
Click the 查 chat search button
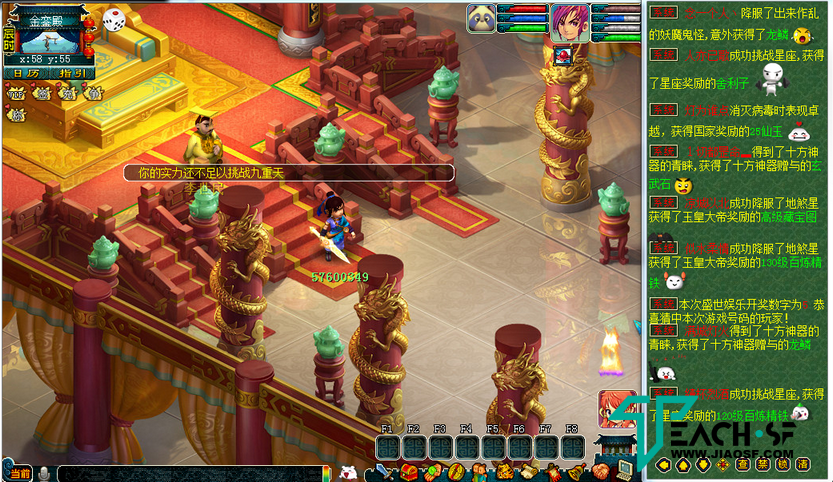click(743, 464)
